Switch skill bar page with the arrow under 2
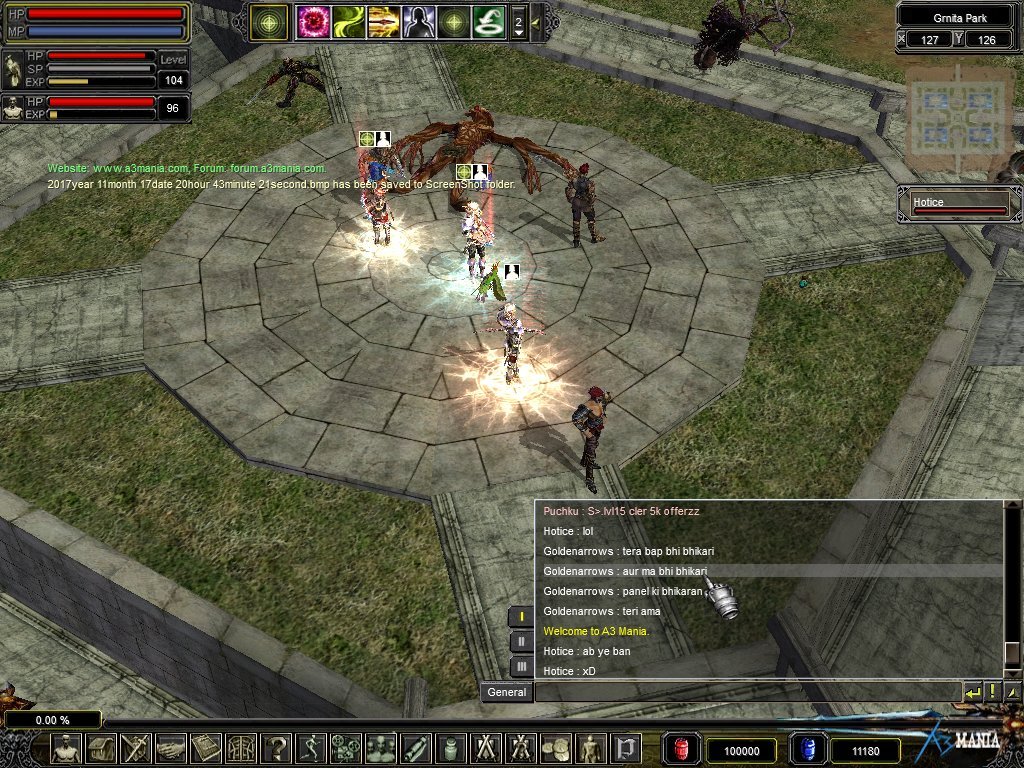The height and width of the screenshot is (768, 1024). (518, 33)
